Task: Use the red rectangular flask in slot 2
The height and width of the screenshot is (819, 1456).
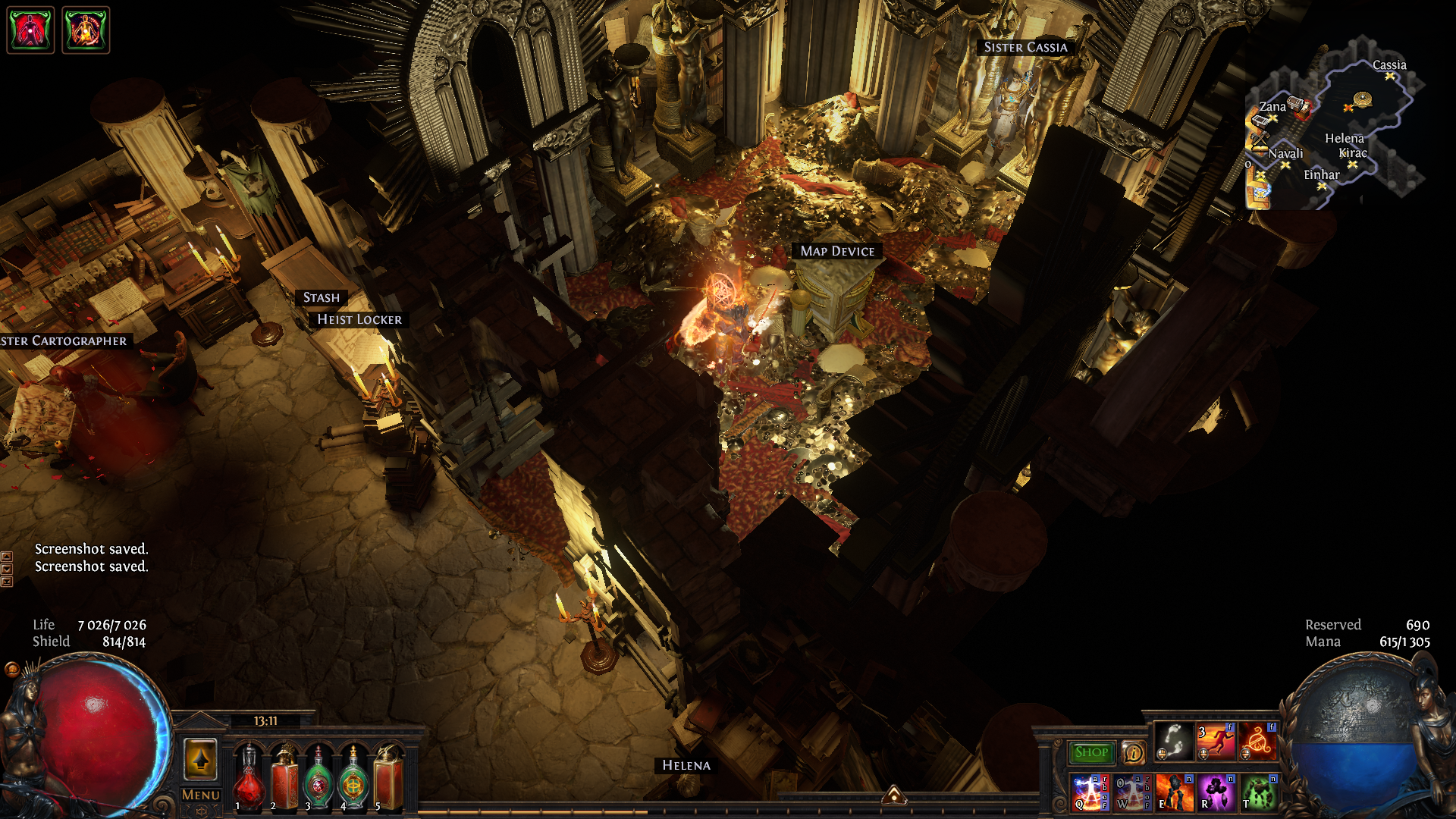Action: 284,777
